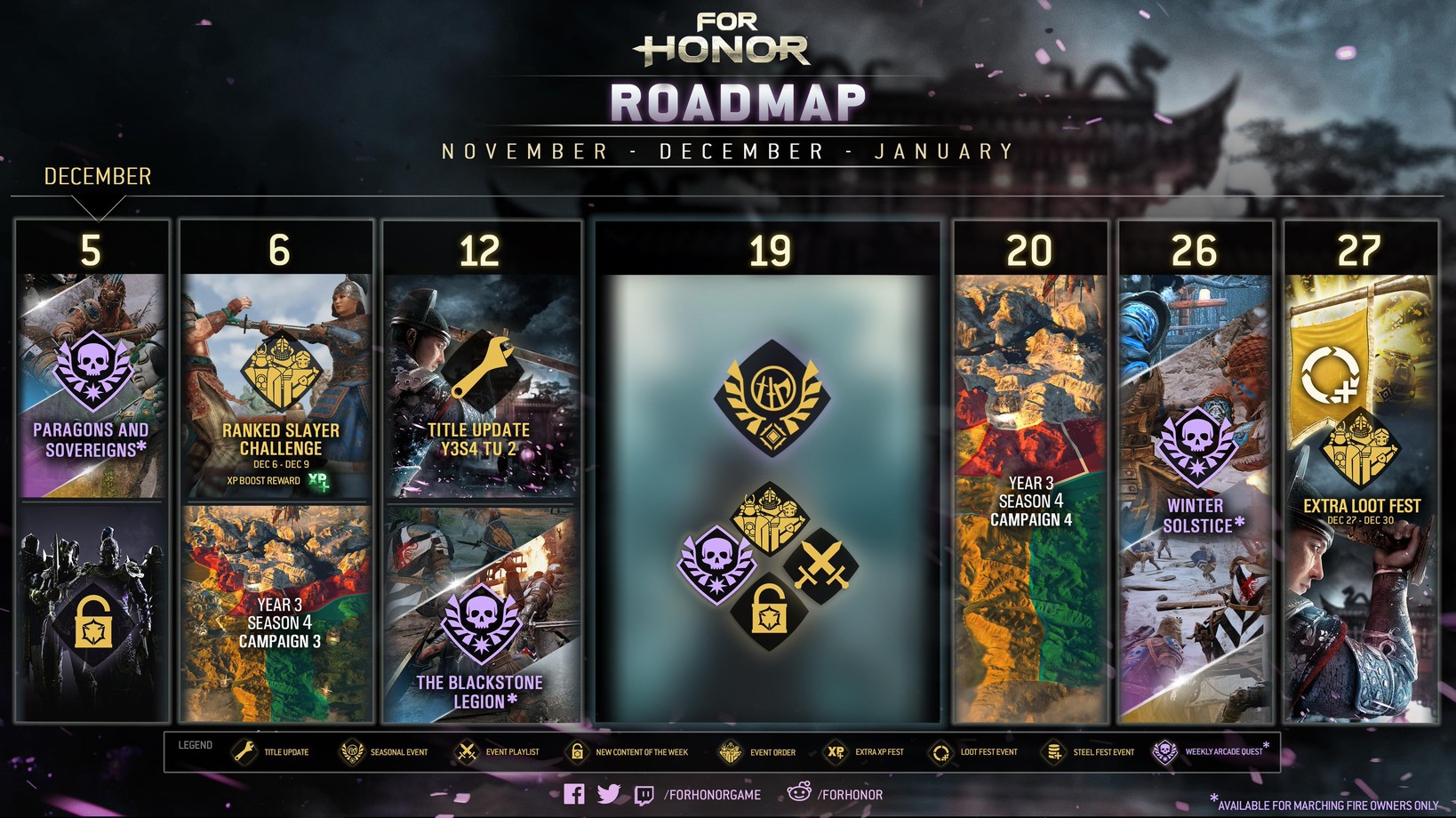Select the Event Playlist legend entry
1456x818 pixels.
click(x=498, y=752)
